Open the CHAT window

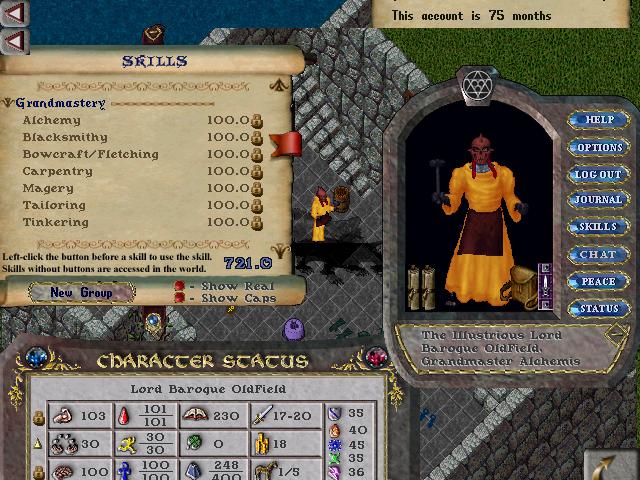598,254
